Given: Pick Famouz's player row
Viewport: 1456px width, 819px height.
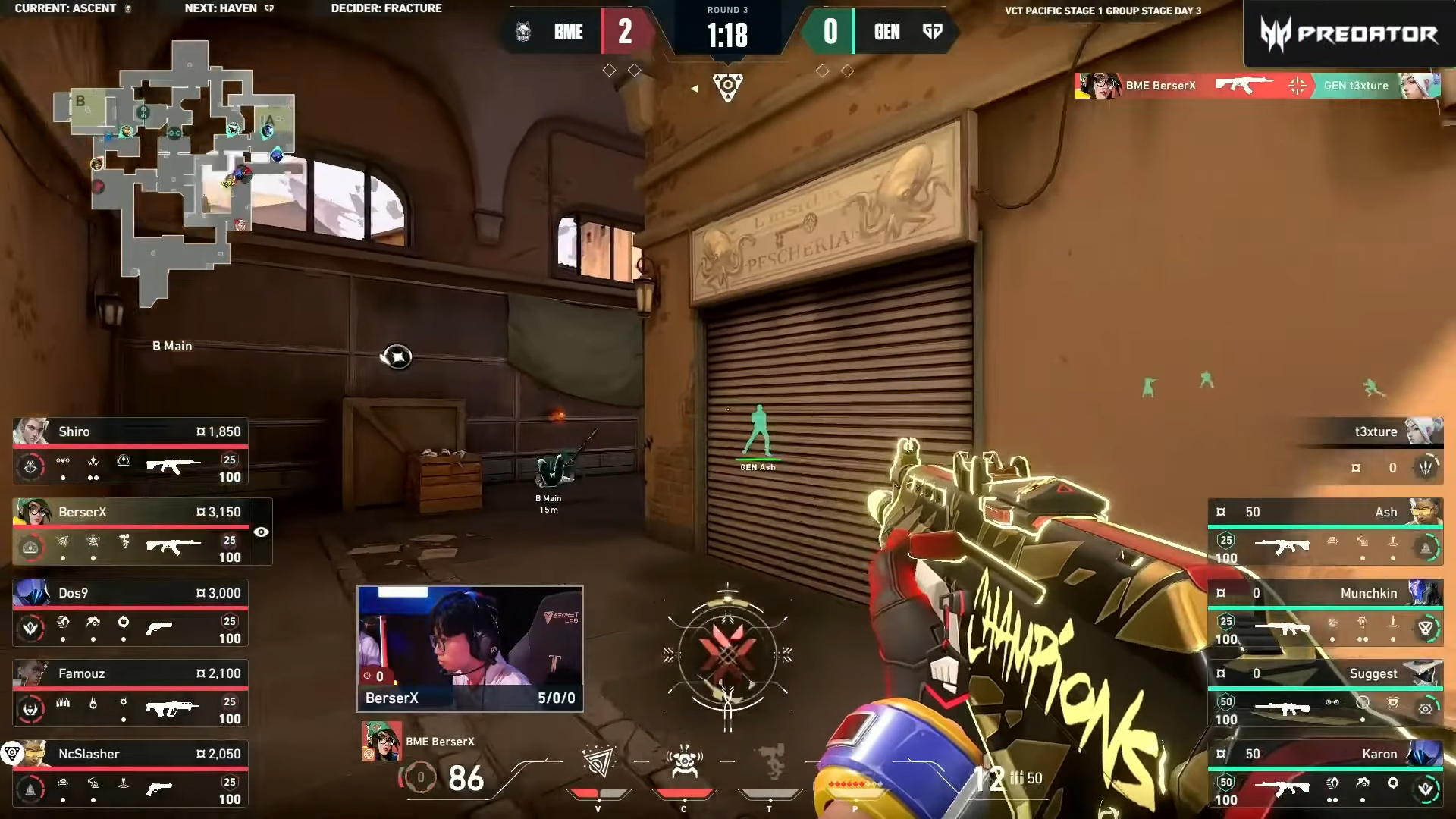Looking at the screenshot, I should point(130,693).
